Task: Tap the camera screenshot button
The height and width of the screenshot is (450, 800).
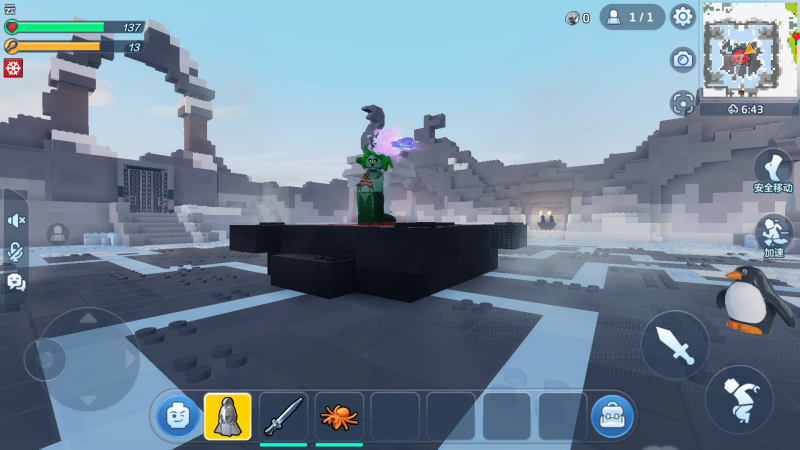Action: [x=683, y=60]
